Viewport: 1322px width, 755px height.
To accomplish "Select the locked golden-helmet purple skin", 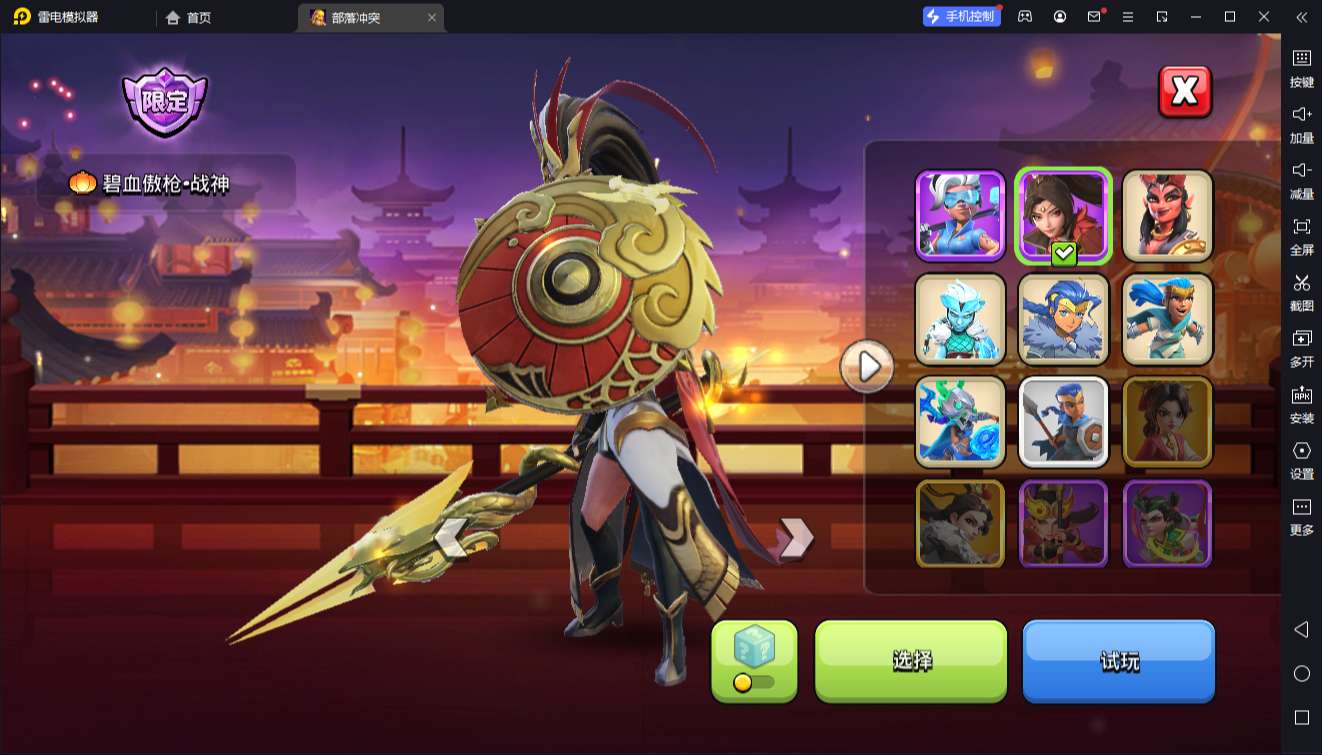I will (x=1063, y=524).
